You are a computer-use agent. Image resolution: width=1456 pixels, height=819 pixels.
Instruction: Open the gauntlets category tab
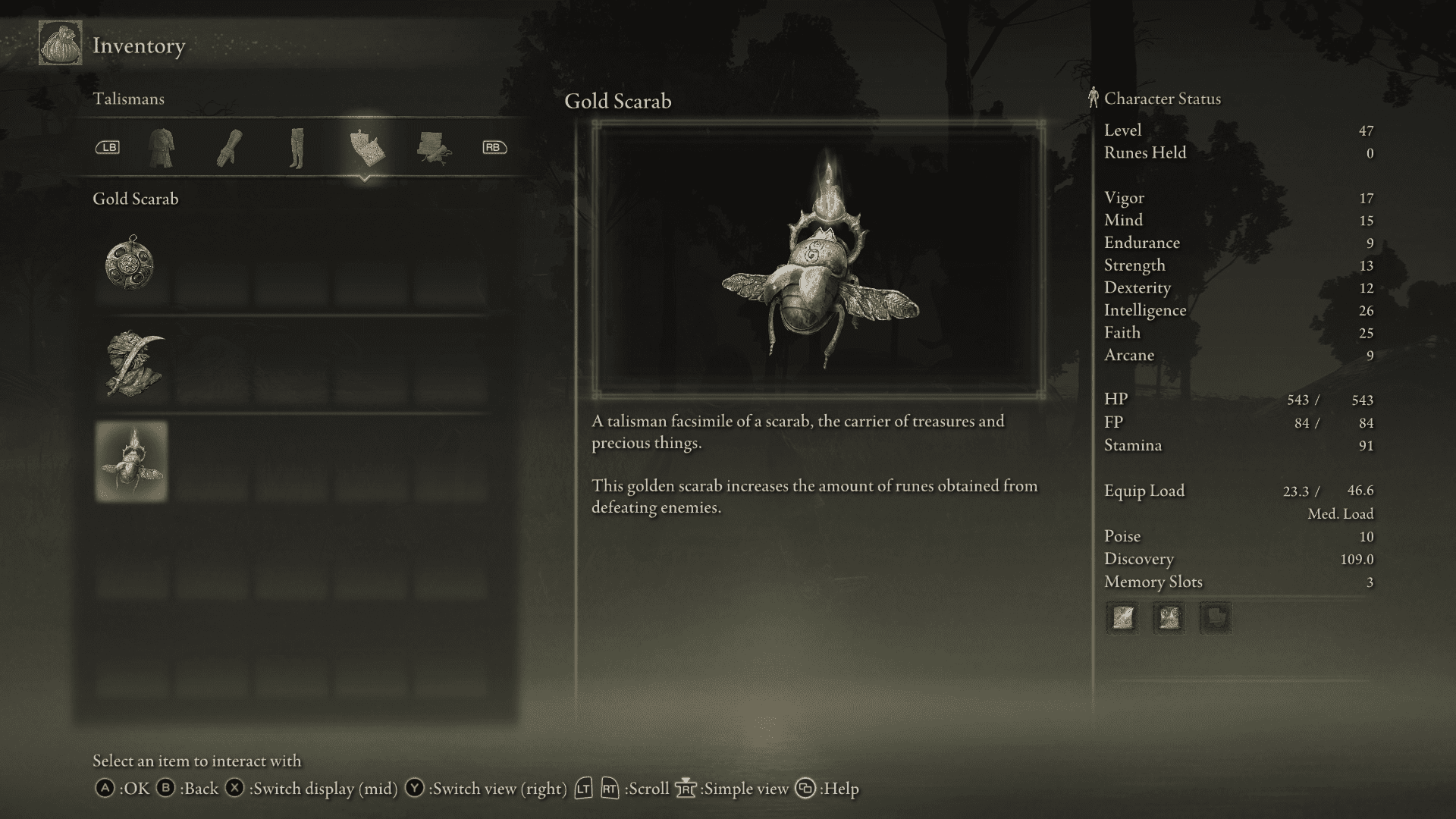229,147
